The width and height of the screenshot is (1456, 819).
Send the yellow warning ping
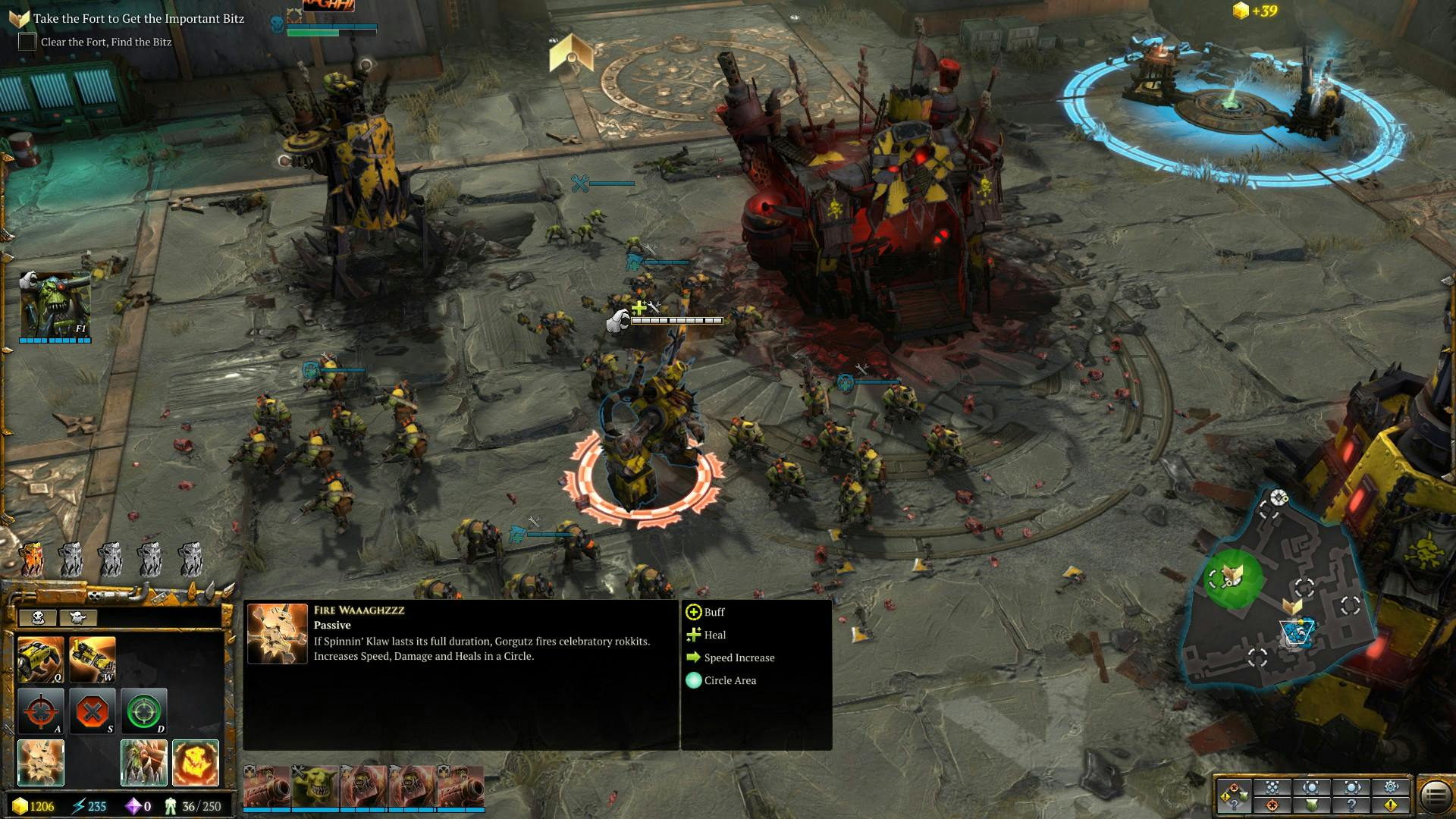coord(1391,805)
